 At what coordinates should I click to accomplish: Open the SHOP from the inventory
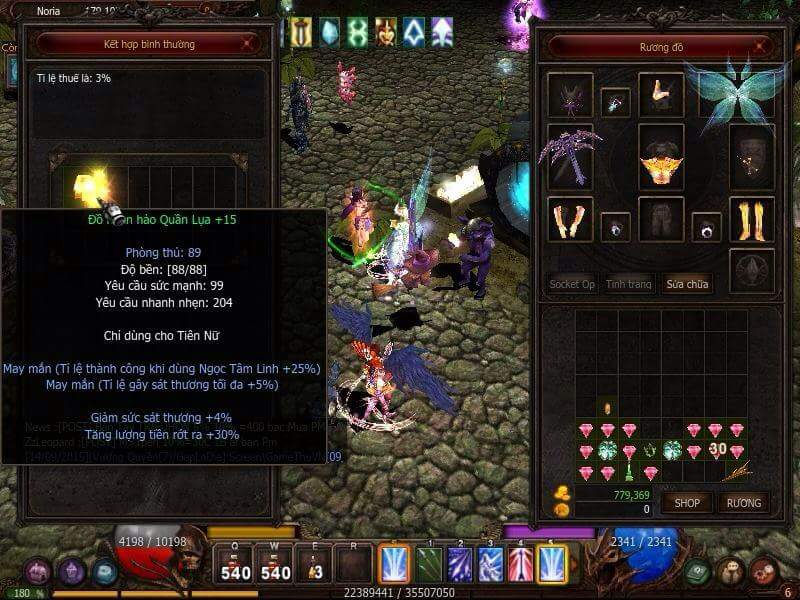(687, 502)
